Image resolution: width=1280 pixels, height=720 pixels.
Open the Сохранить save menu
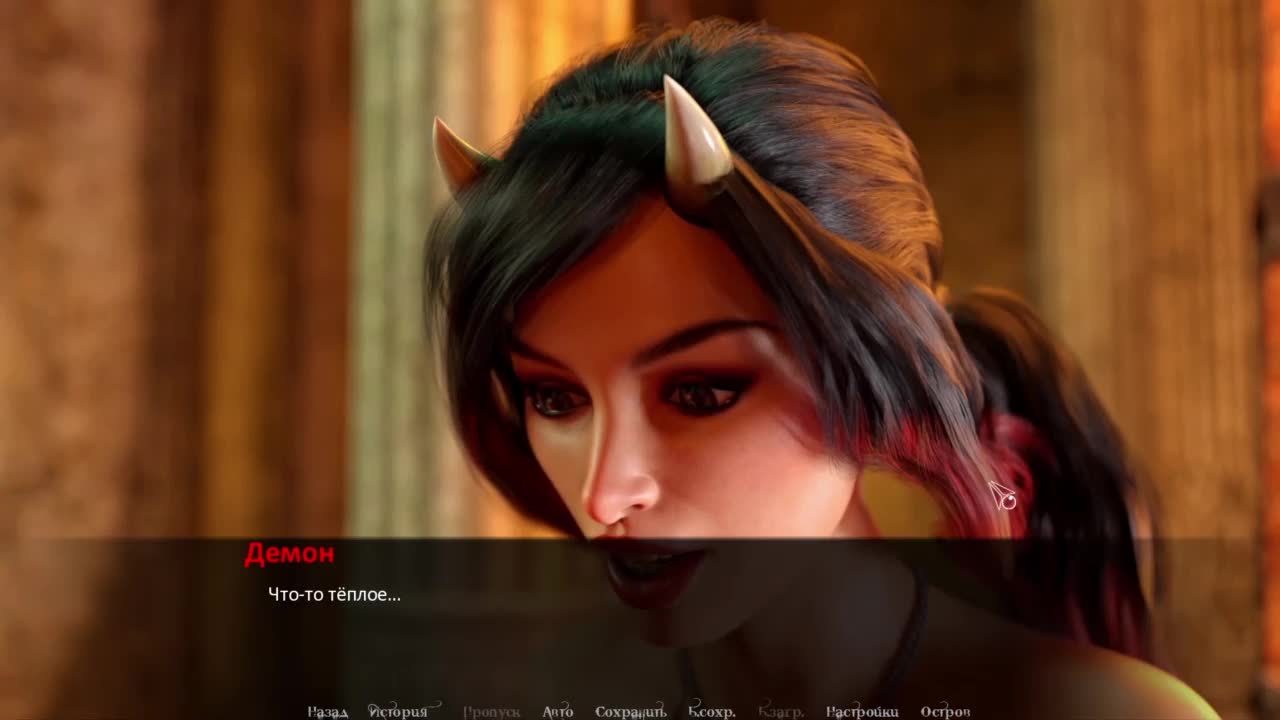630,711
